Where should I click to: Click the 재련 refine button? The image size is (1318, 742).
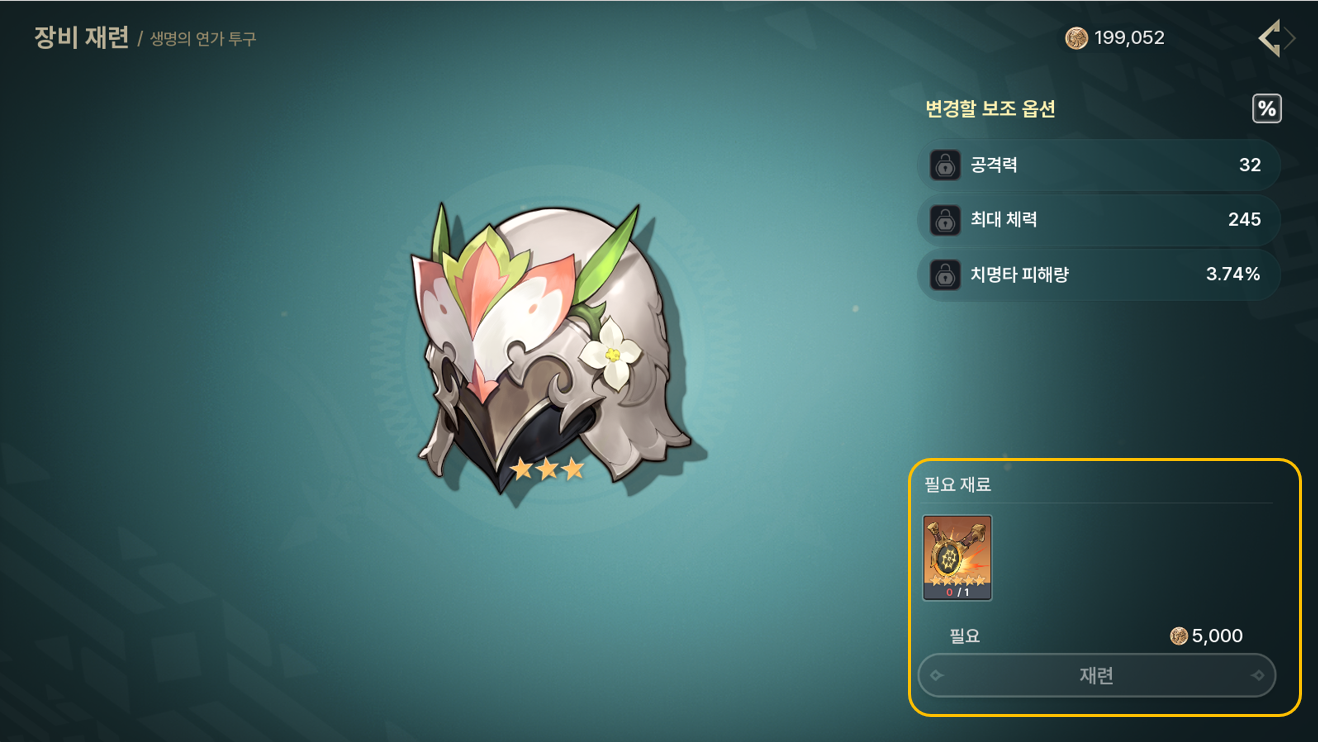[1097, 676]
